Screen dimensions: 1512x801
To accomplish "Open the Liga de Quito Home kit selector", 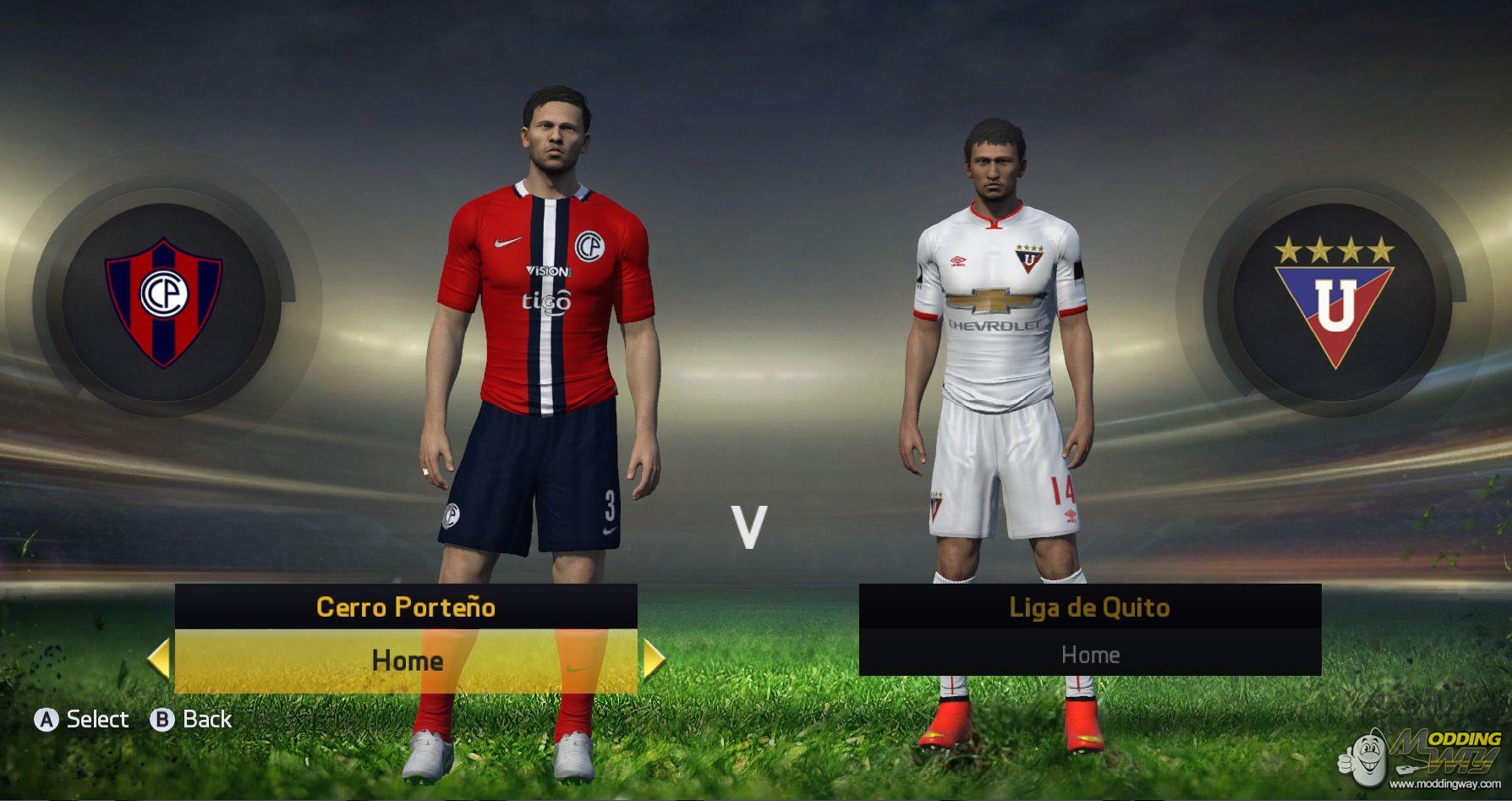I will click(1092, 654).
